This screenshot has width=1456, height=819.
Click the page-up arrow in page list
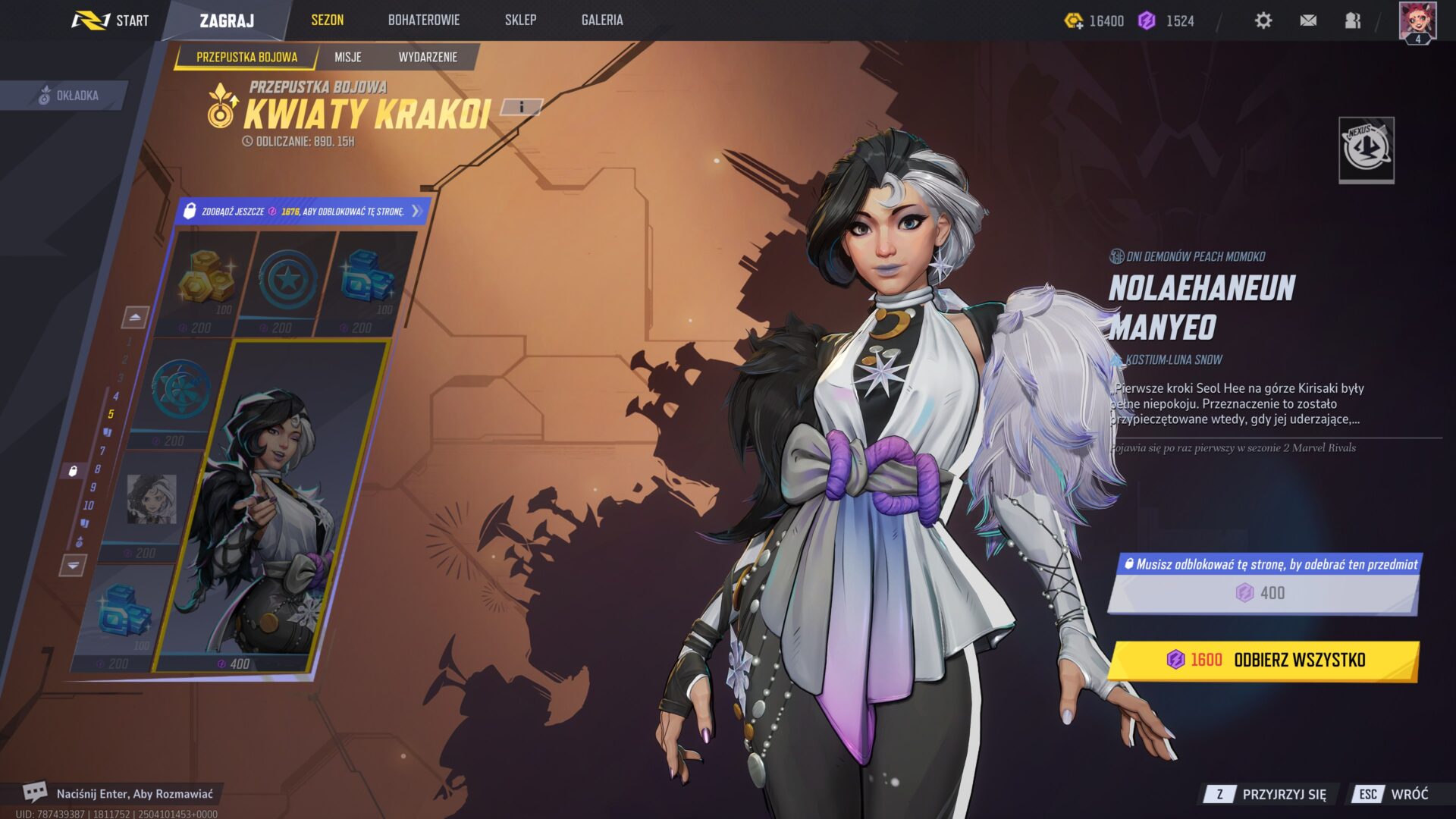point(135,317)
